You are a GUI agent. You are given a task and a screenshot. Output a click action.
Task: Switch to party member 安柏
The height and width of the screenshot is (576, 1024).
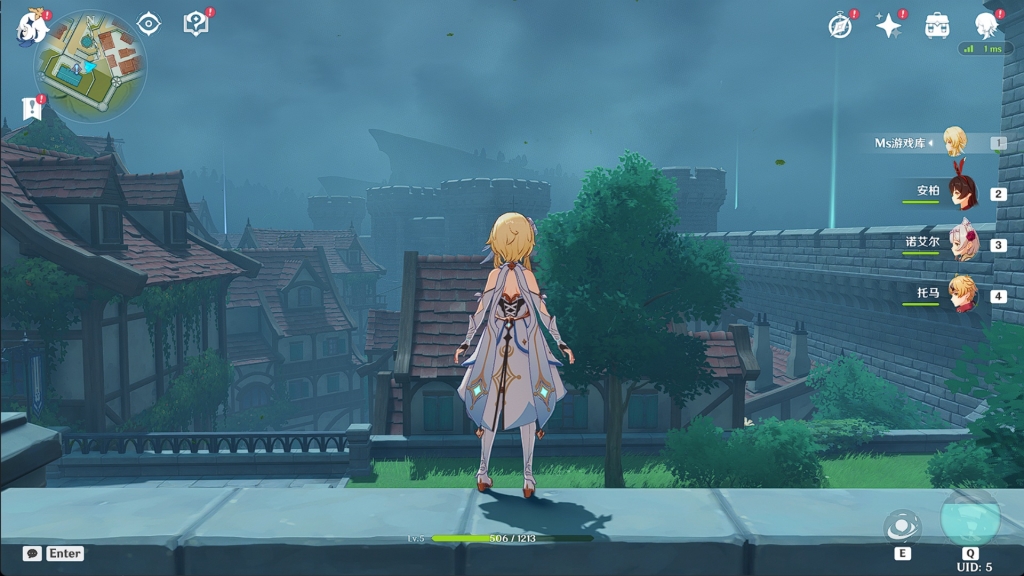(962, 192)
